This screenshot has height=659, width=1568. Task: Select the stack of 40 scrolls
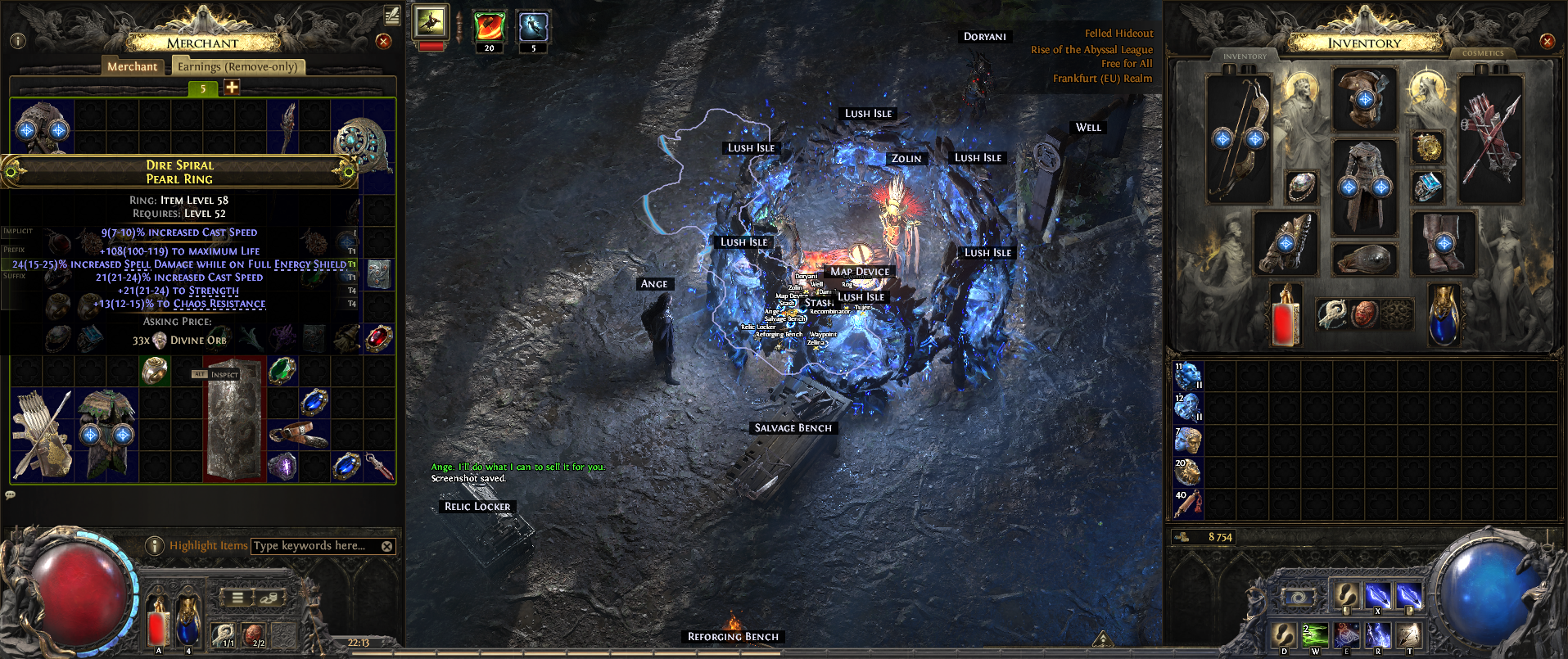pos(1187,505)
